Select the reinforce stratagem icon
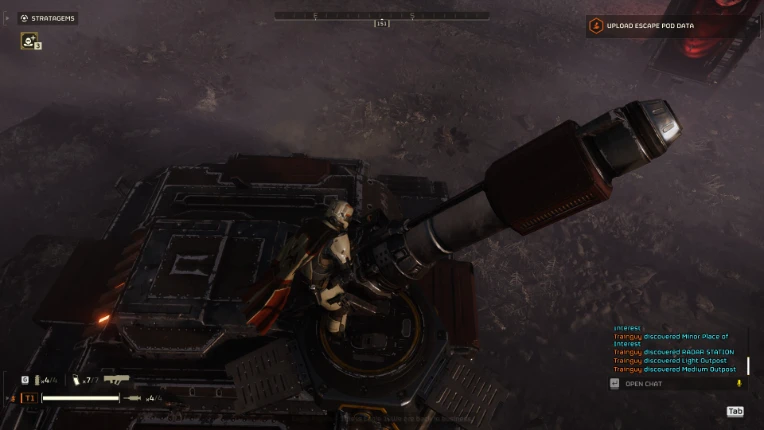This screenshot has width=764, height=430. [x=29, y=41]
